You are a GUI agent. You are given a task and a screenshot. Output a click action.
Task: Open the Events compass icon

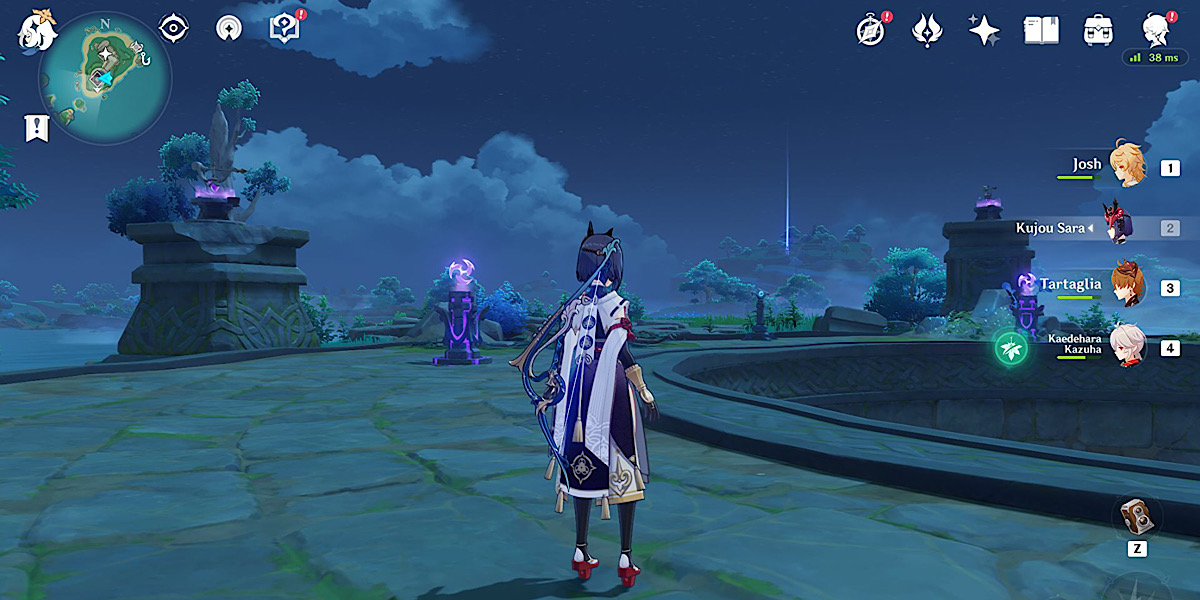point(871,31)
